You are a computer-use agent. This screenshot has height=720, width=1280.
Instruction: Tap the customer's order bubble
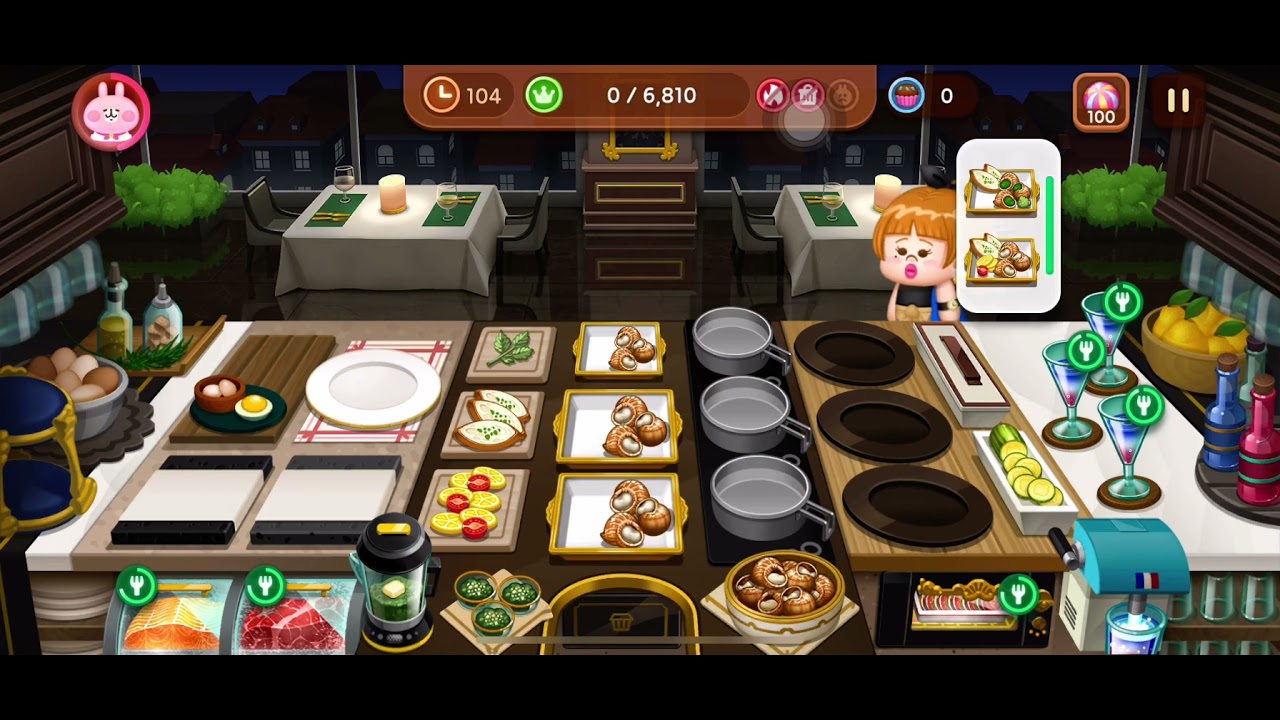1007,225
